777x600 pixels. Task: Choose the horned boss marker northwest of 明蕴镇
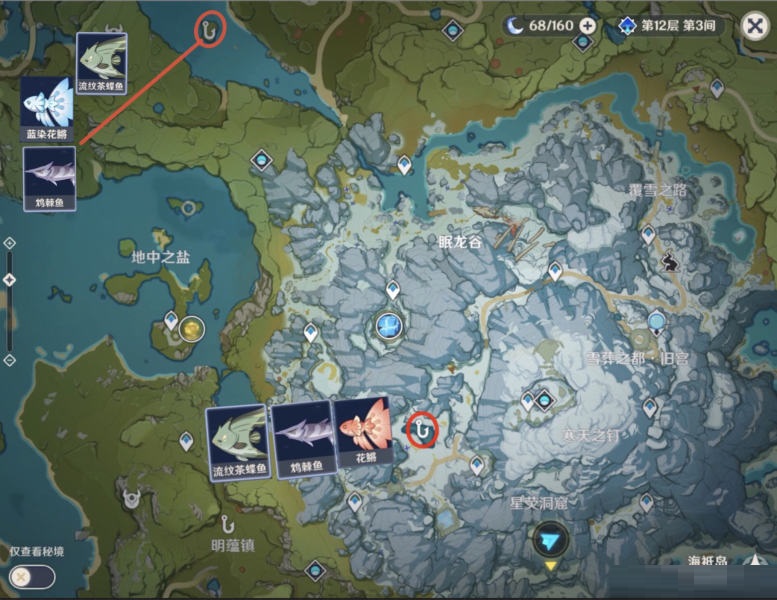pos(131,496)
